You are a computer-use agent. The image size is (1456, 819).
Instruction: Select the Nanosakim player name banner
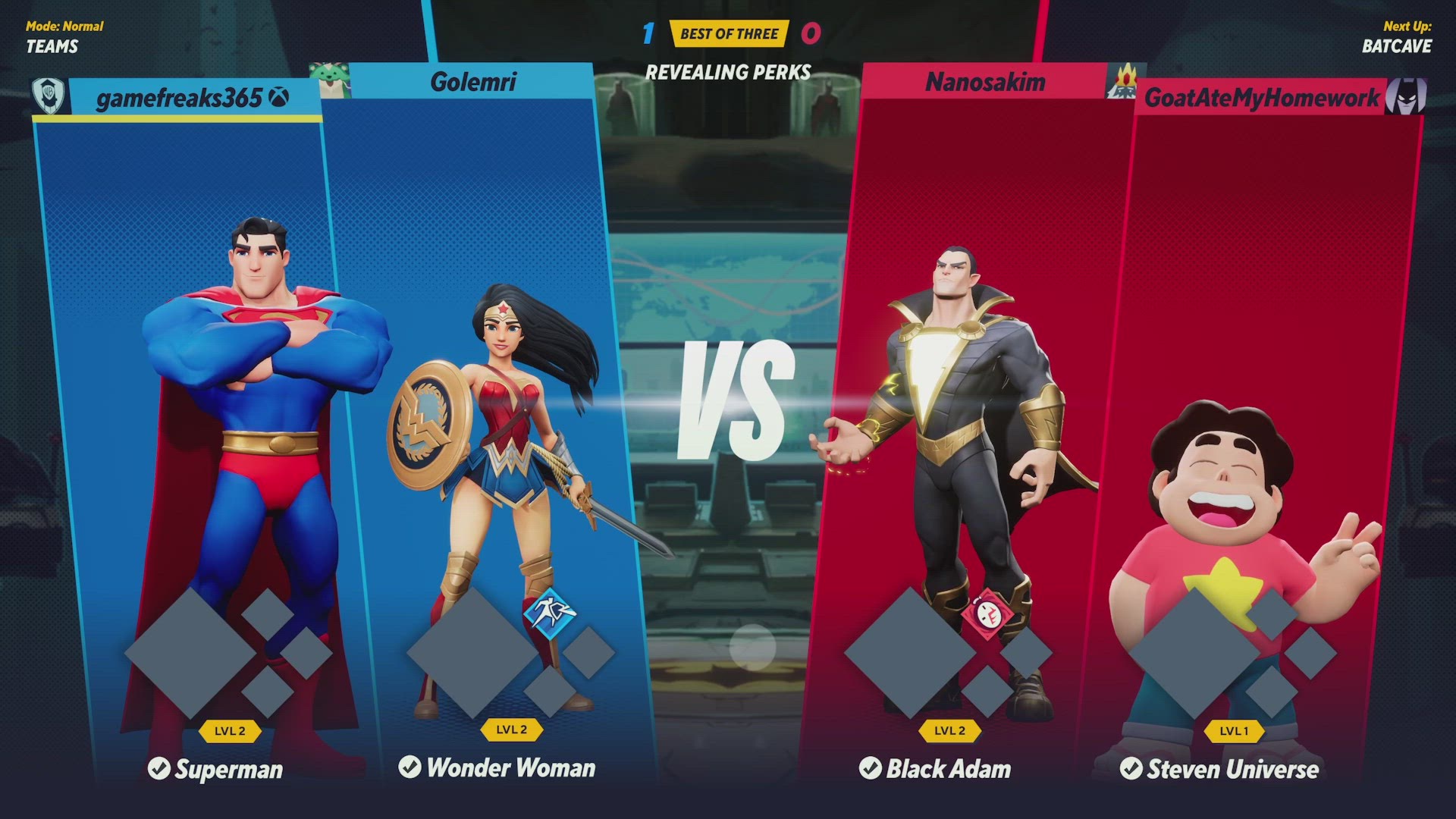(x=984, y=81)
